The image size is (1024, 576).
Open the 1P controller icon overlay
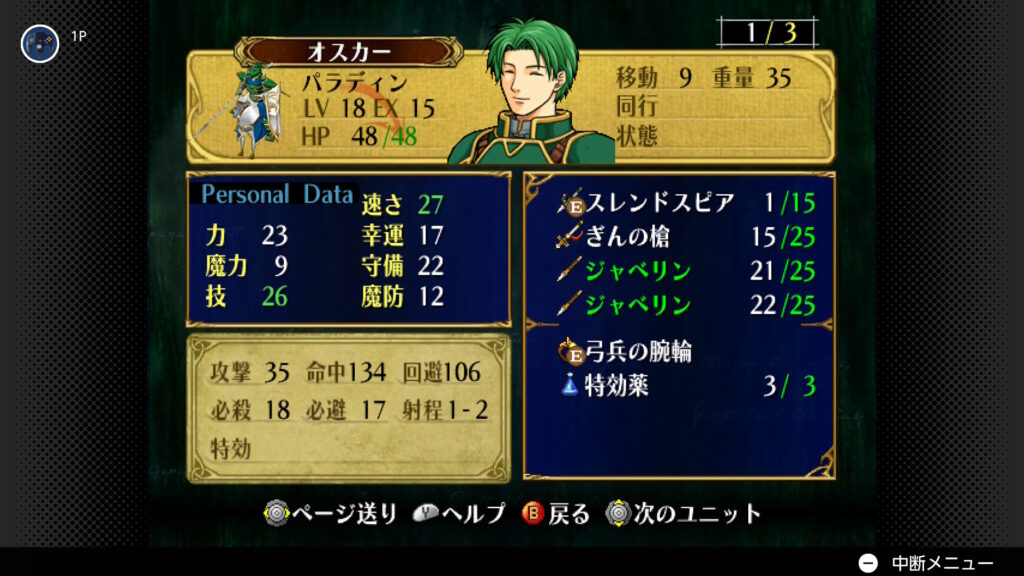pyautogui.click(x=40, y=43)
